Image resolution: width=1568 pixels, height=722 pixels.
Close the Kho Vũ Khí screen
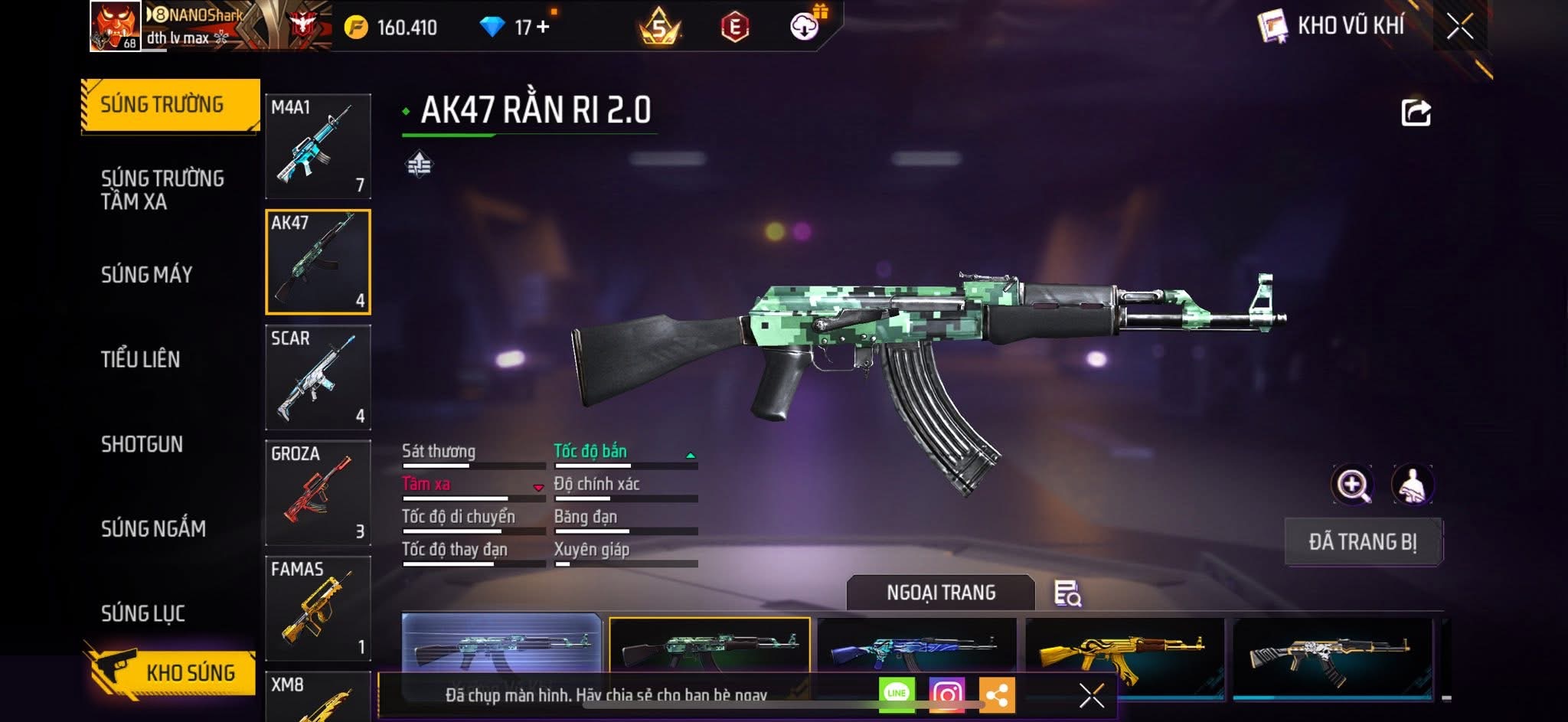pyautogui.click(x=1460, y=27)
